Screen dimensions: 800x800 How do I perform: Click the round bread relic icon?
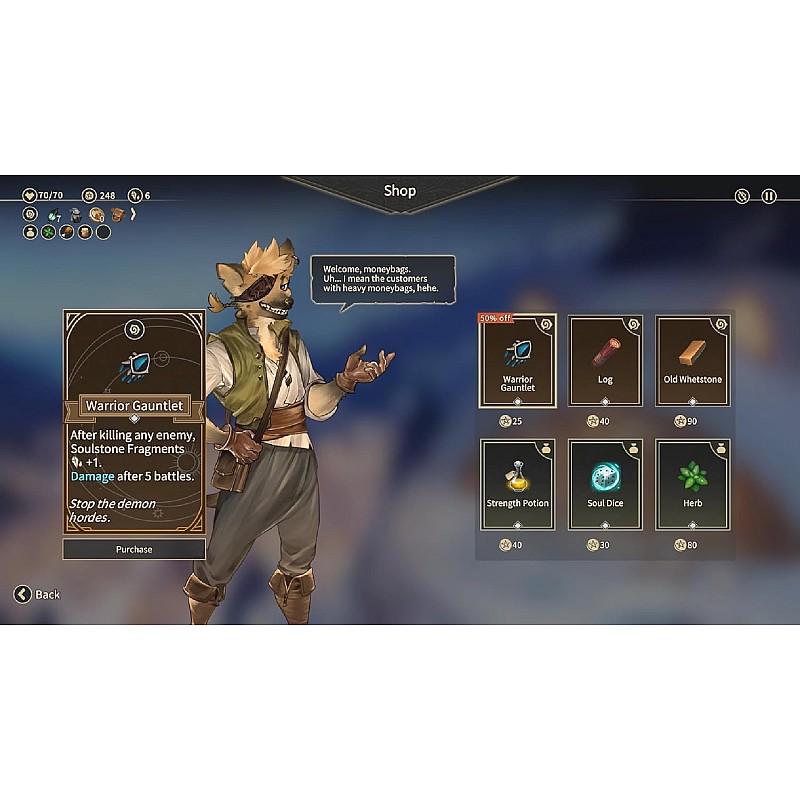point(97,214)
